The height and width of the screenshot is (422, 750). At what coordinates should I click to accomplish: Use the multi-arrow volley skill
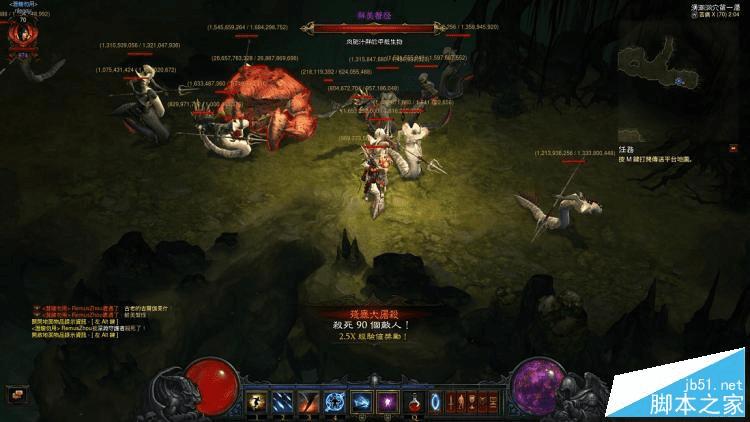coord(282,401)
